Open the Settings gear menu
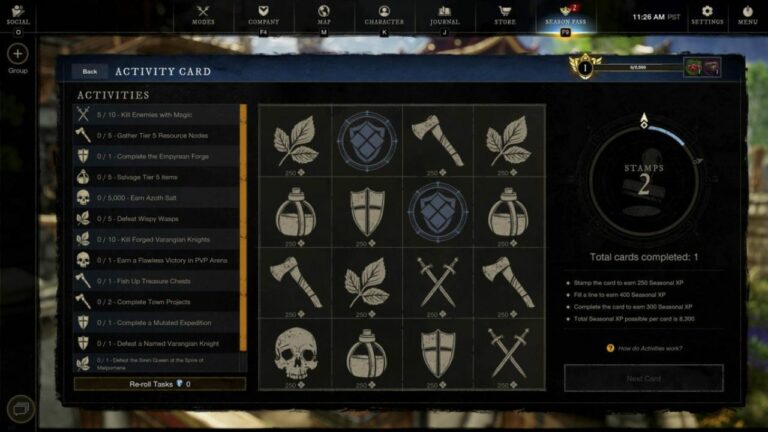The height and width of the screenshot is (432, 768). coord(707,15)
